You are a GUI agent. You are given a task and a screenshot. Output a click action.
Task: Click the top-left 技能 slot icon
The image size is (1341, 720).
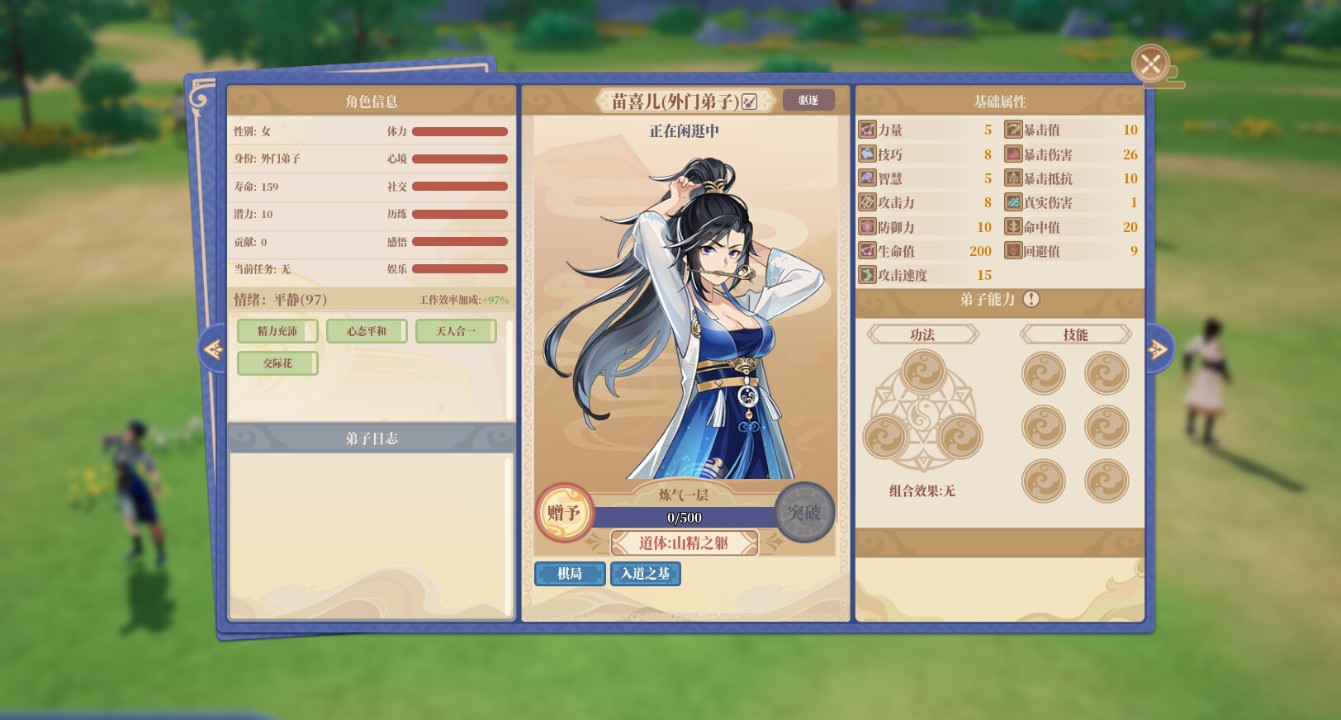1045,370
